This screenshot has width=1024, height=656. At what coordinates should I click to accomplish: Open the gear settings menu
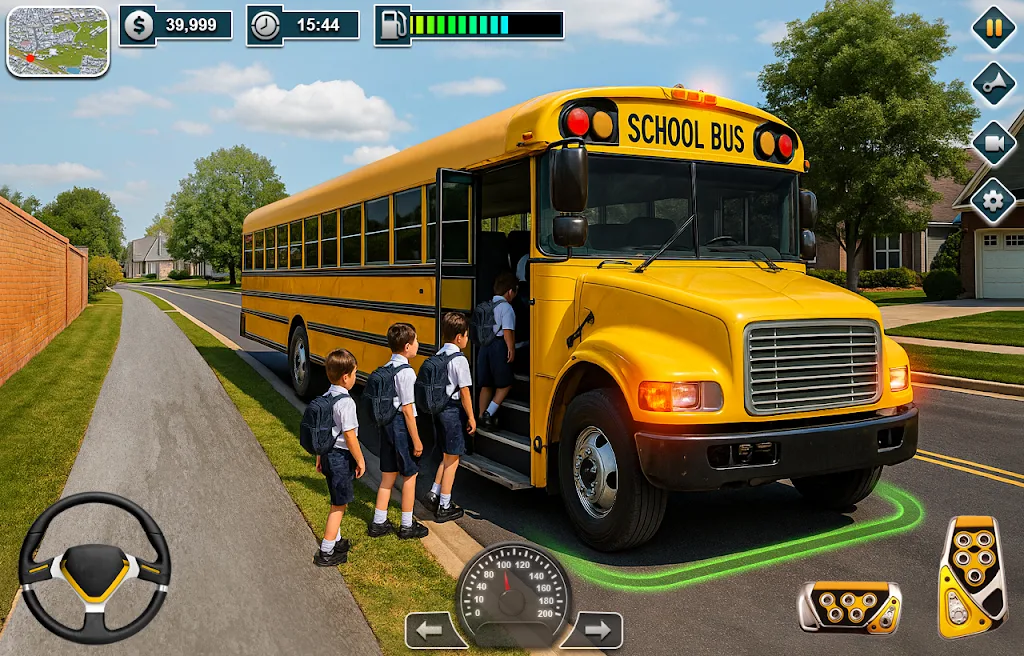[993, 201]
